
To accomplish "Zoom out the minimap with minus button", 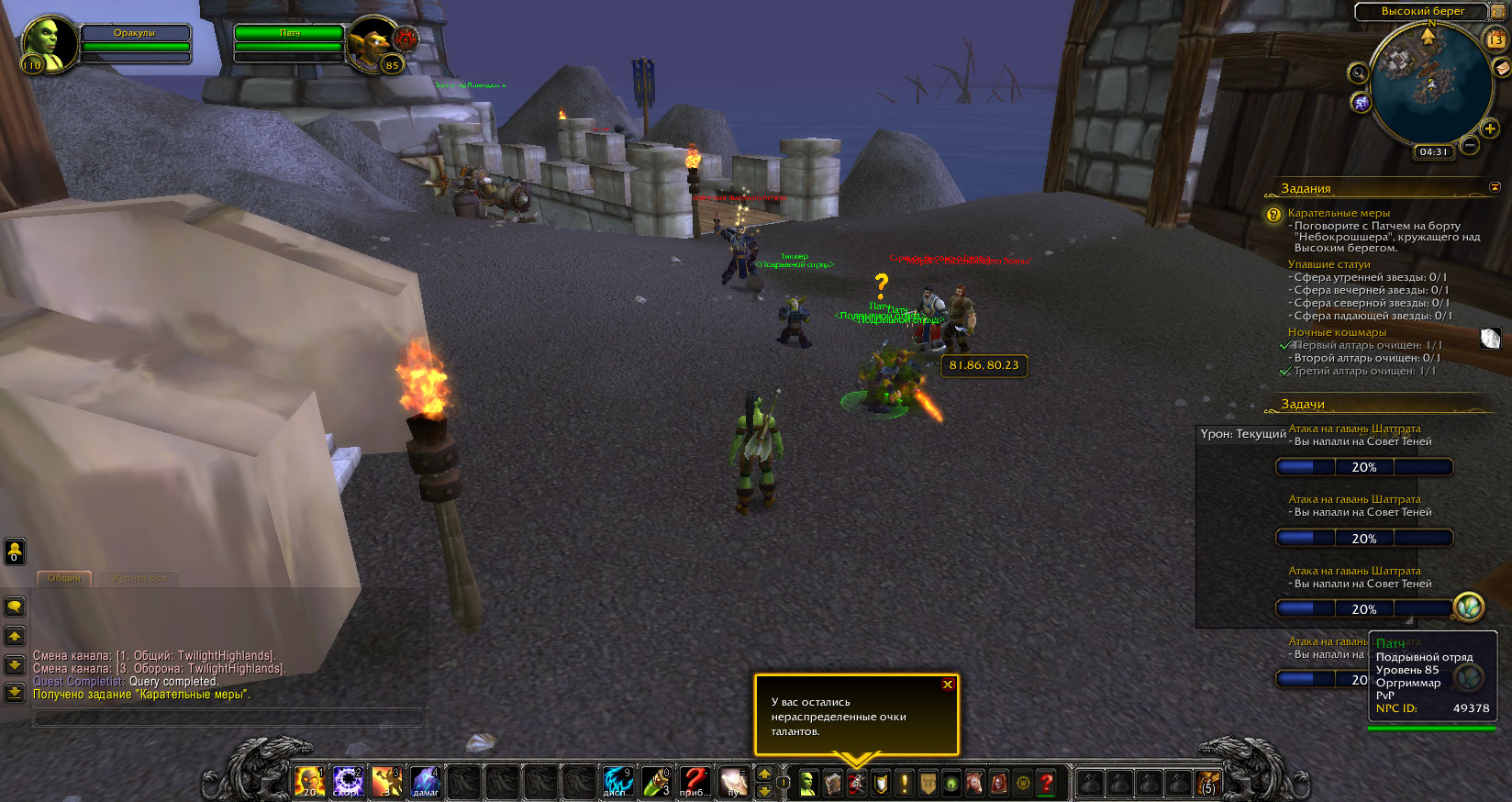I will [x=1469, y=145].
